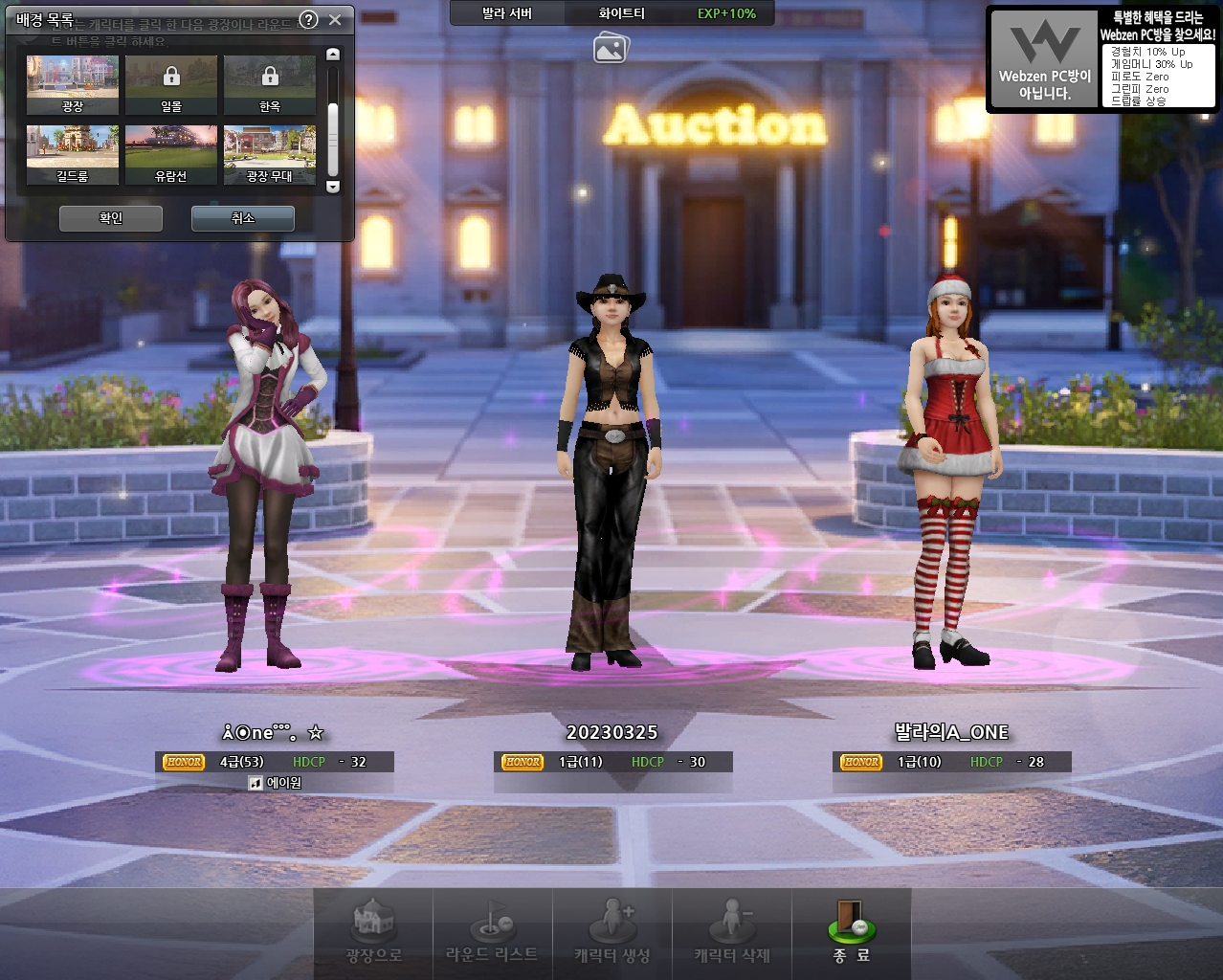This screenshot has width=1223, height=980.
Task: Open the background picture icon under the server bar
Action: pos(611,47)
